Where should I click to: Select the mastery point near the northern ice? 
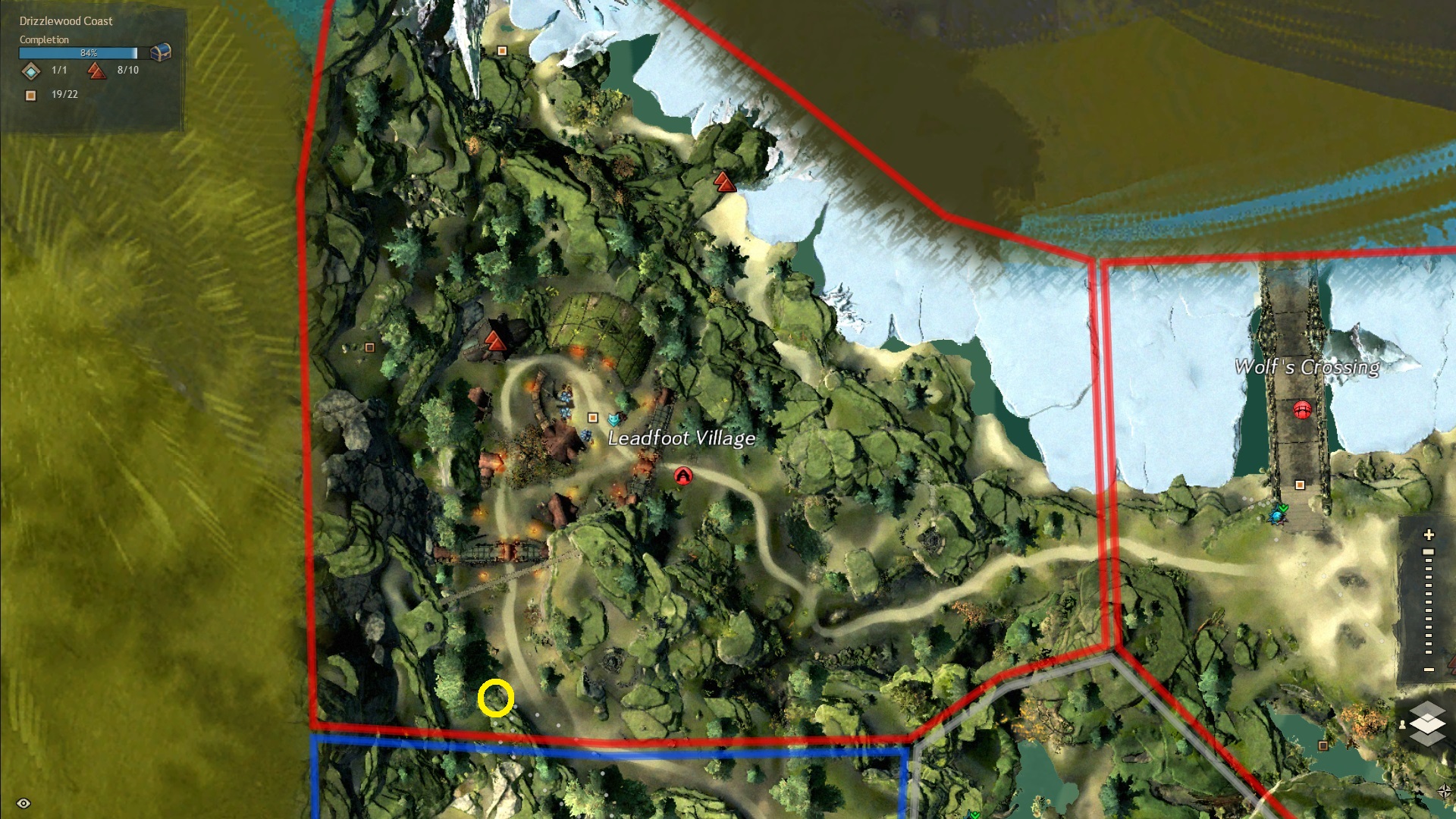(724, 182)
